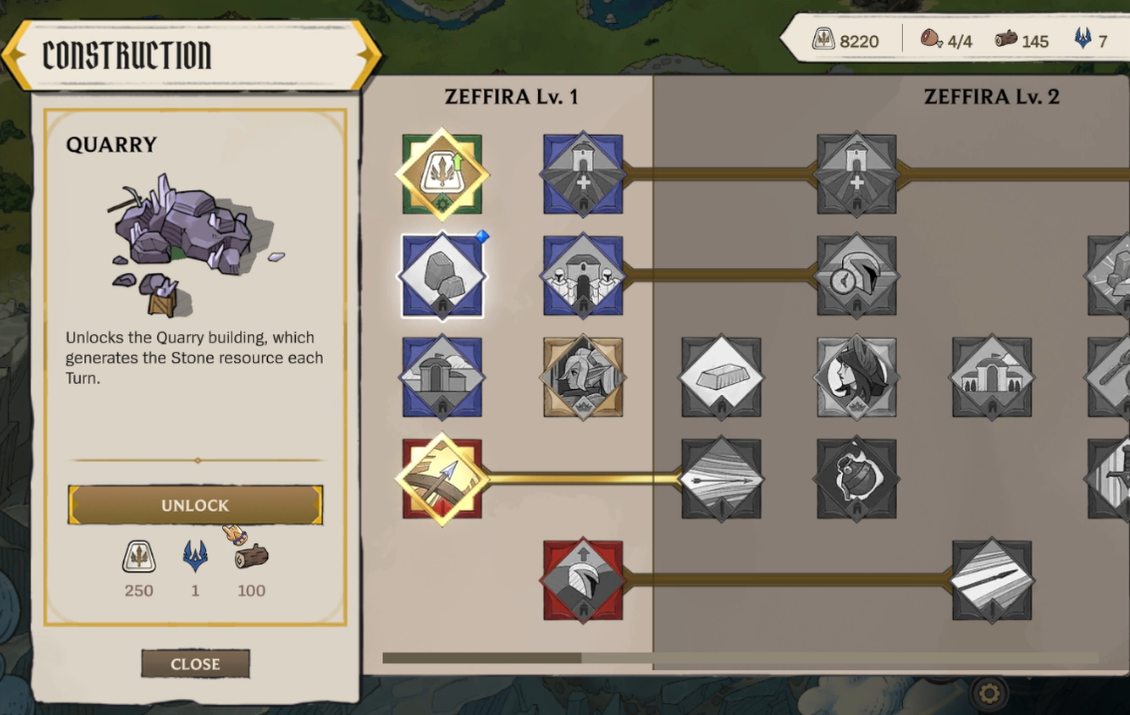Select the helmet with clock node
The image size is (1130, 715).
[x=856, y=275]
